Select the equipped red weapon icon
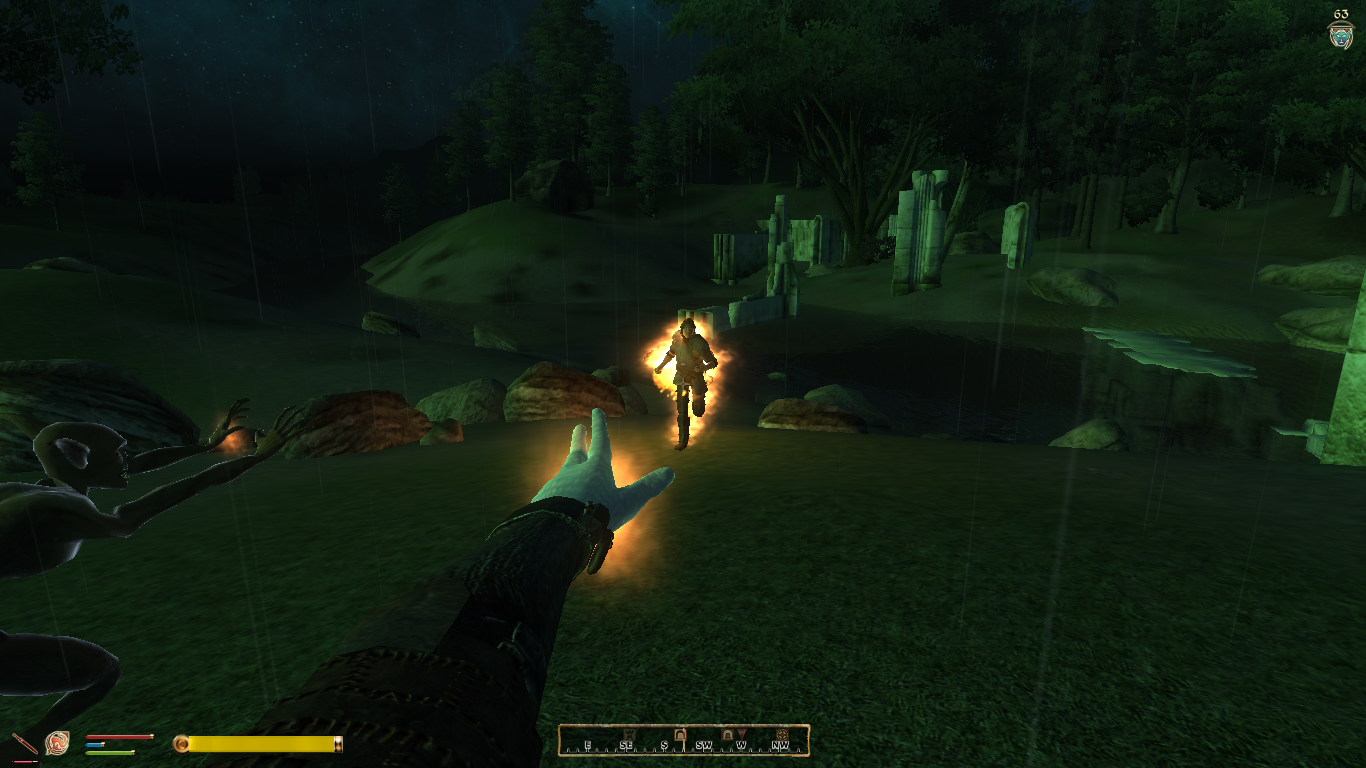This screenshot has height=768, width=1366. pos(24,744)
